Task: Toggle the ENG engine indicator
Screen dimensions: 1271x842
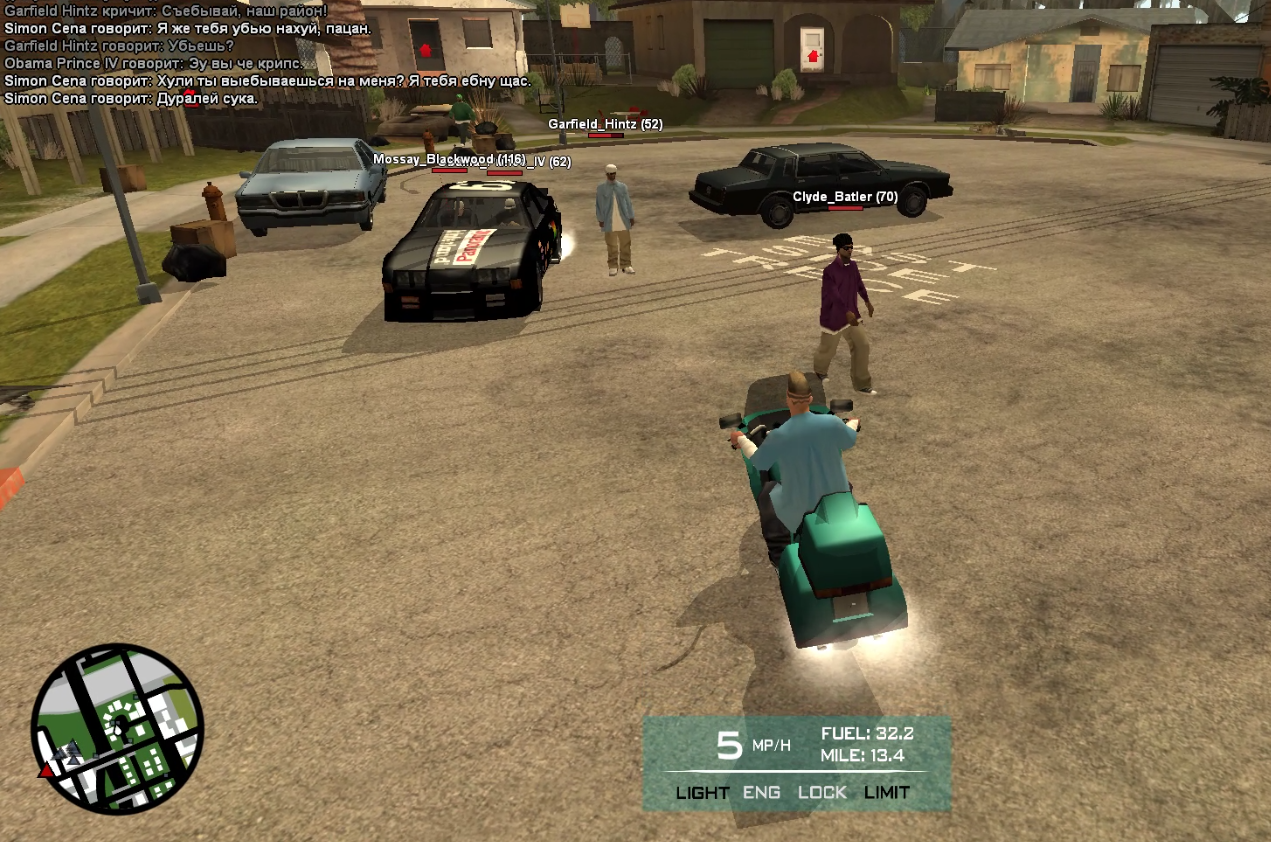Action: pyautogui.click(x=761, y=792)
